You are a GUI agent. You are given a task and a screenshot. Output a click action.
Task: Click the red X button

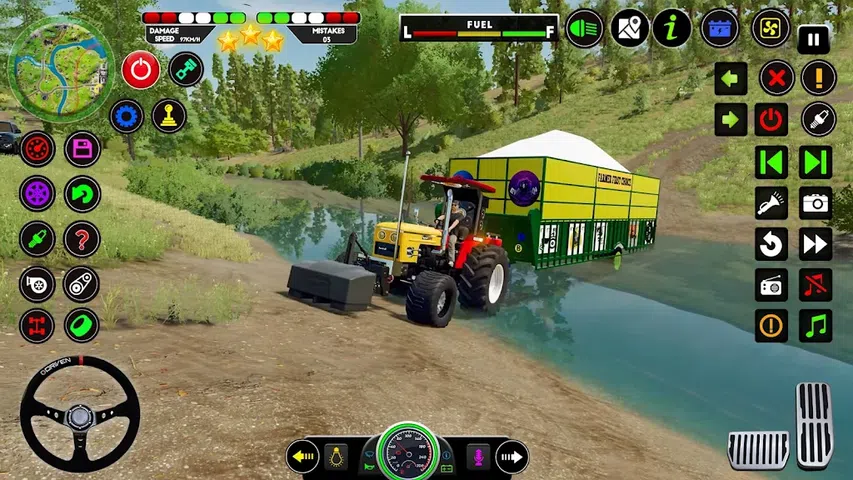(776, 78)
